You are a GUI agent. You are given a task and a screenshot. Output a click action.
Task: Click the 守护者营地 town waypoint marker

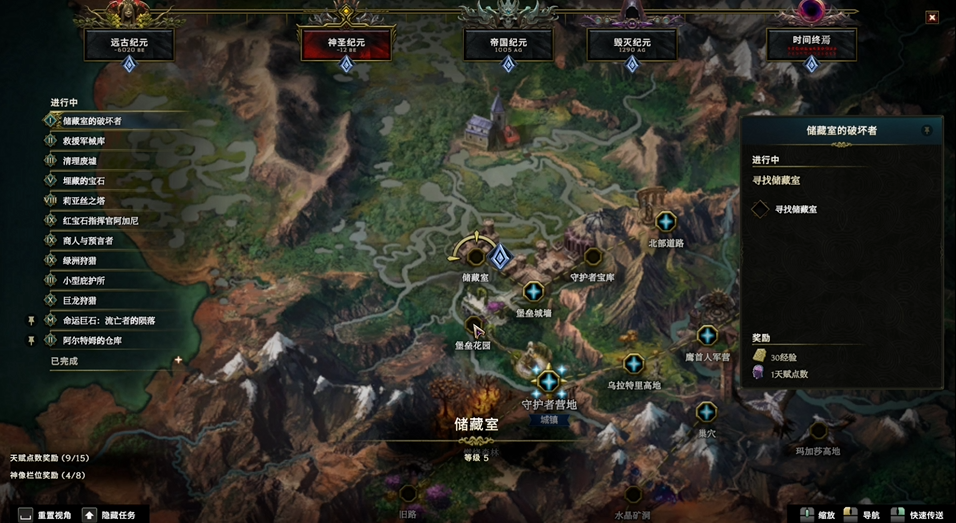[548, 381]
